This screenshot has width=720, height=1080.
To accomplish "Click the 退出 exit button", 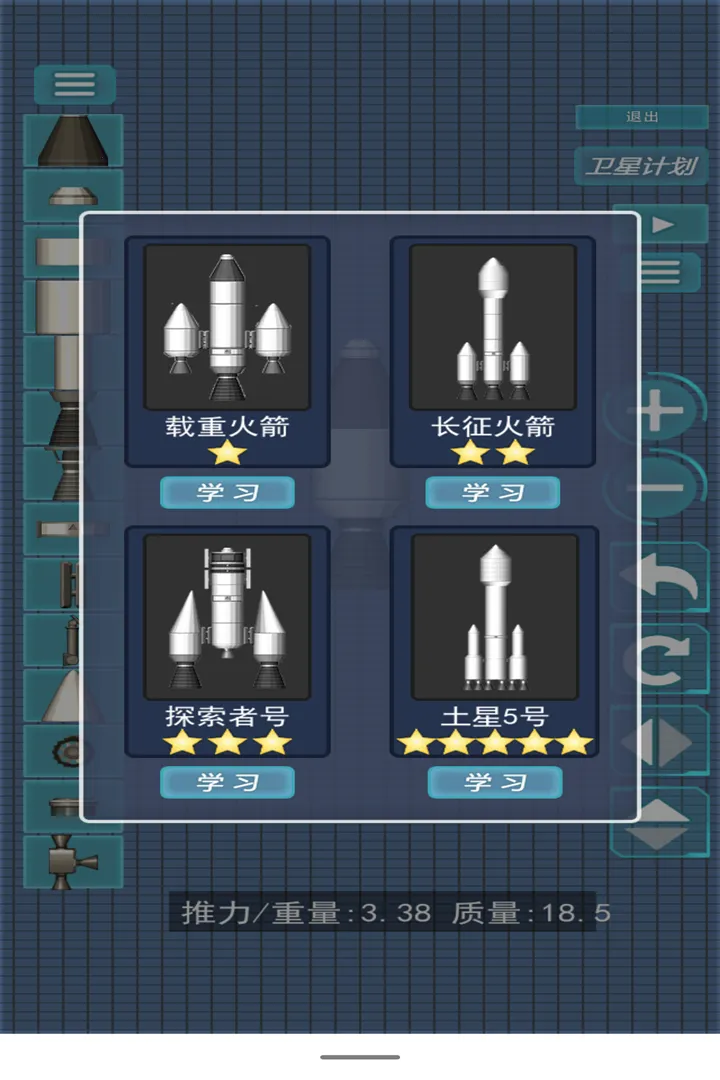I will (642, 117).
